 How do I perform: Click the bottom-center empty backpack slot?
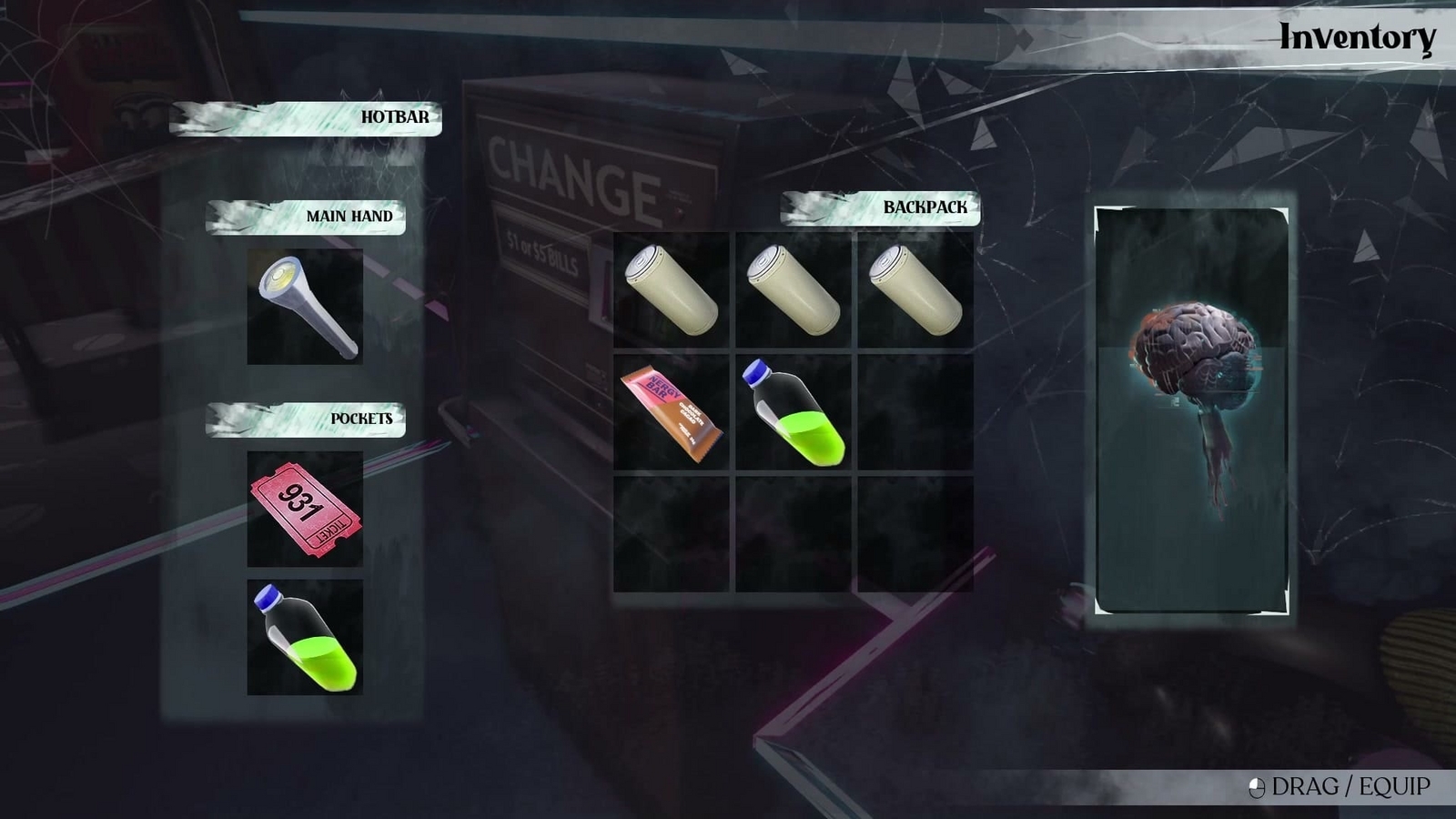pos(794,532)
